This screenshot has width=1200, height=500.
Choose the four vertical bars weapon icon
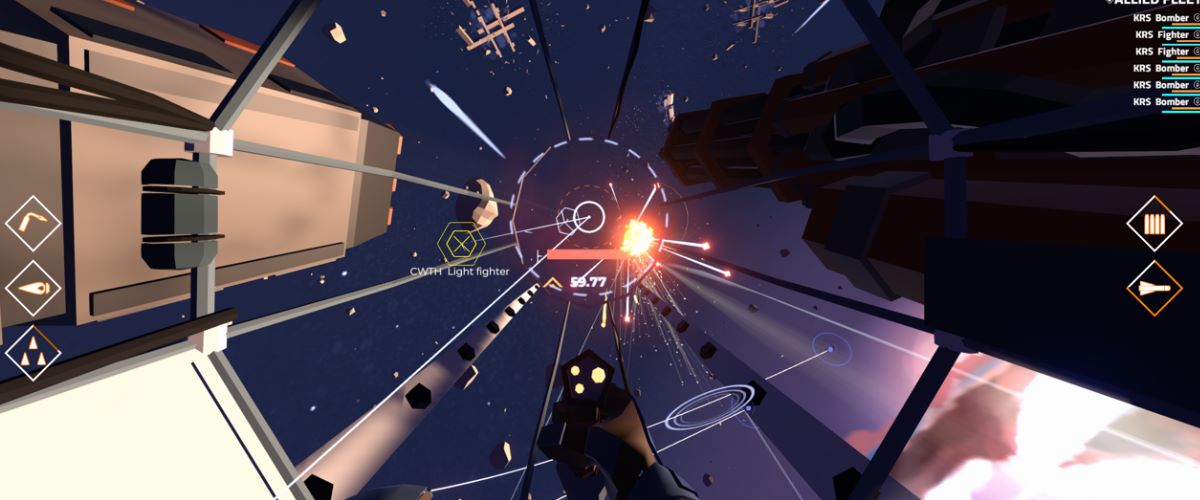(1155, 222)
